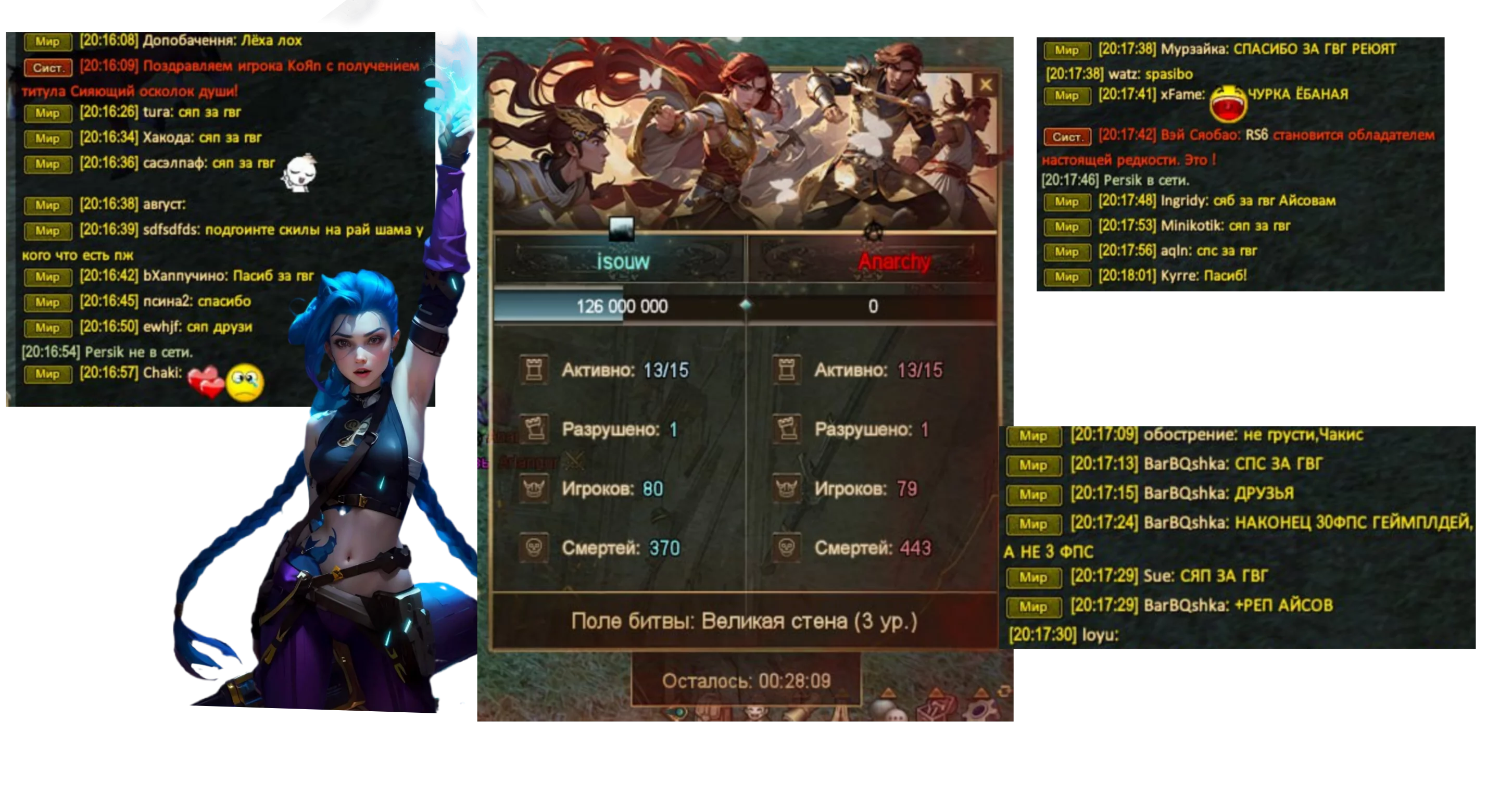Click the eye icon in bottom bar
The width and height of the screenshot is (1512, 794).
point(678,713)
